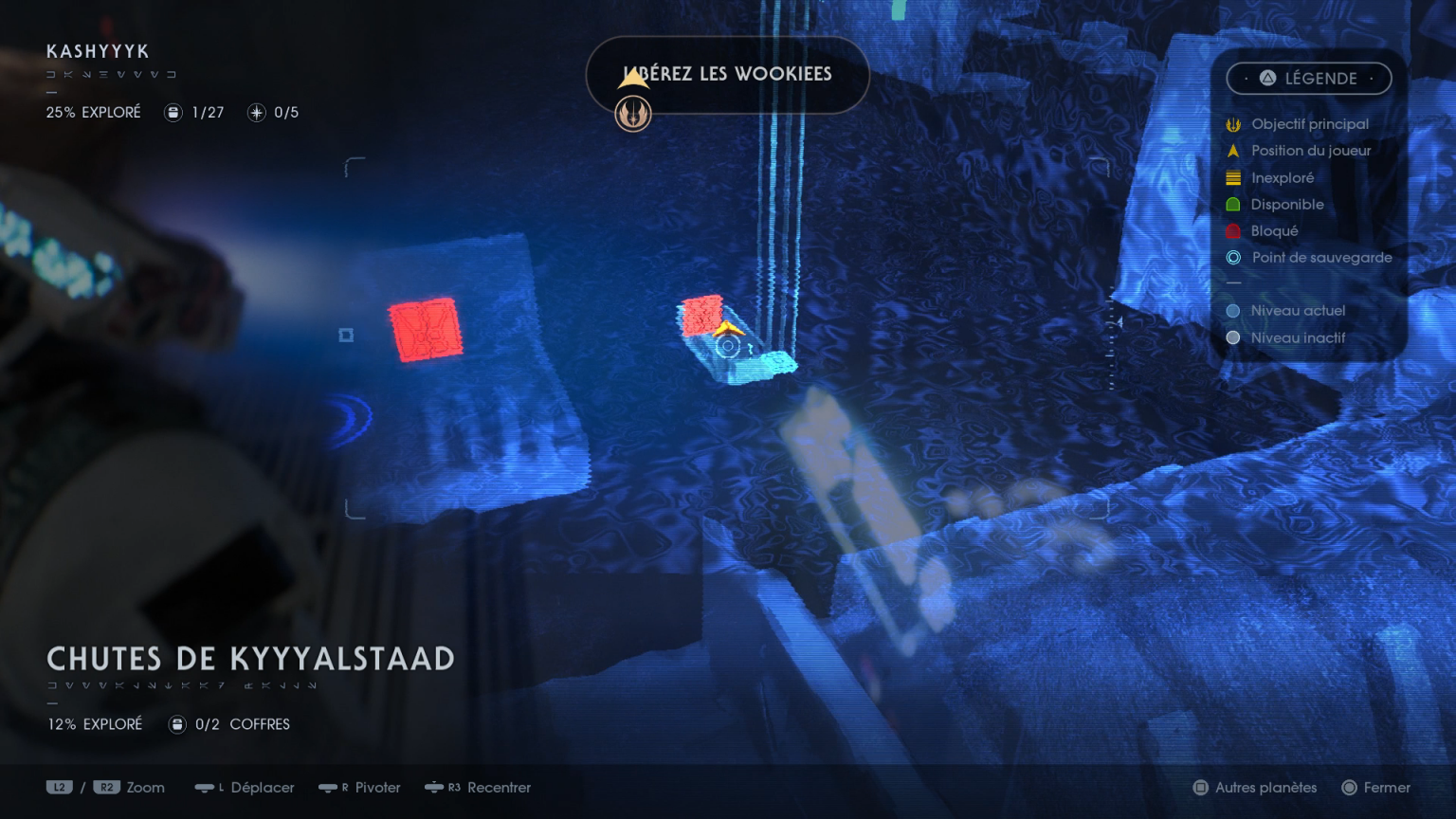Click the red Bloqué legend icon
The width and height of the screenshot is (1456, 819).
coord(1233,230)
